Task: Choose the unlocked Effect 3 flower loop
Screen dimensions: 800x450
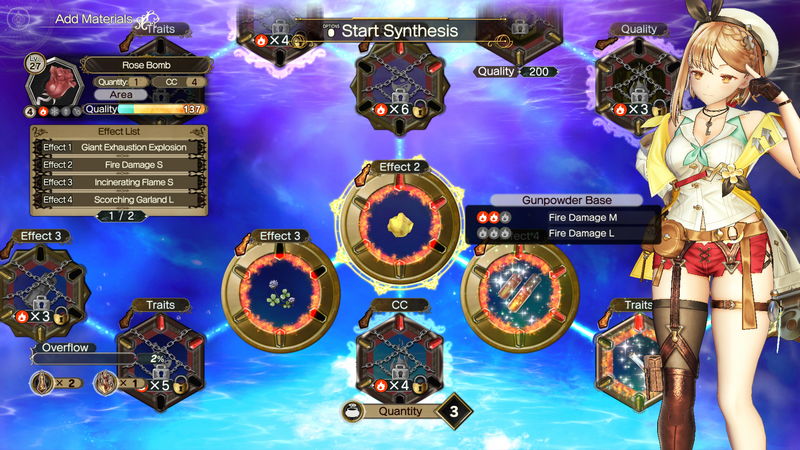Action: [280, 290]
